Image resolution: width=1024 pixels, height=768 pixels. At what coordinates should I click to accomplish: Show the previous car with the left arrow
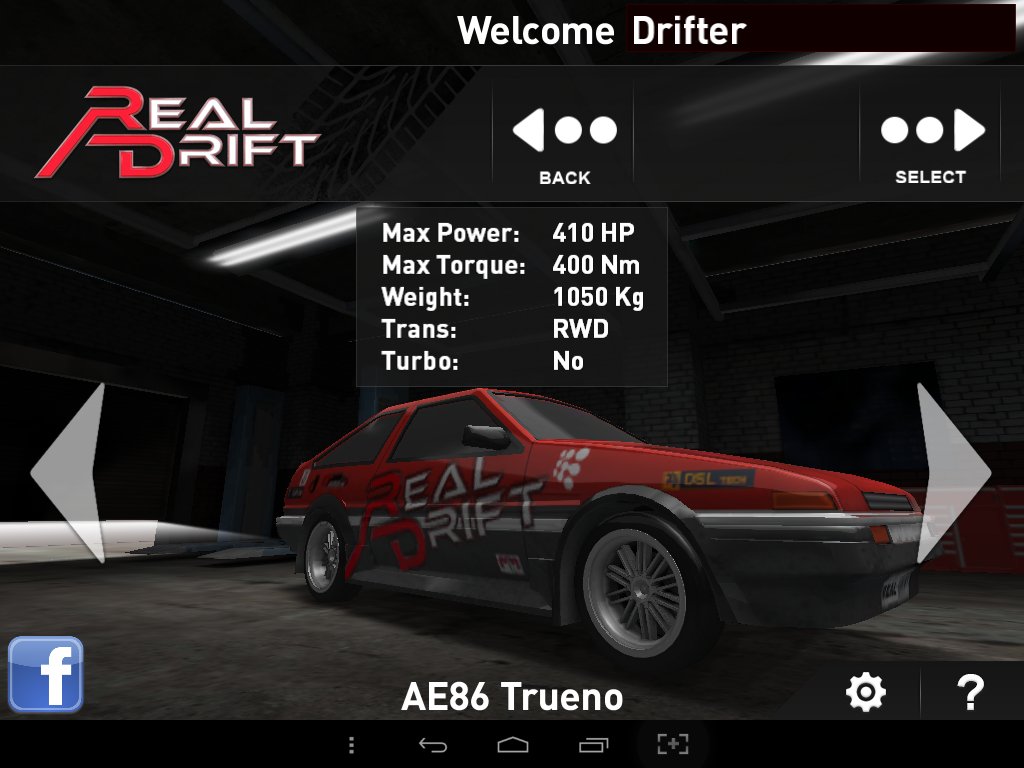pyautogui.click(x=71, y=473)
